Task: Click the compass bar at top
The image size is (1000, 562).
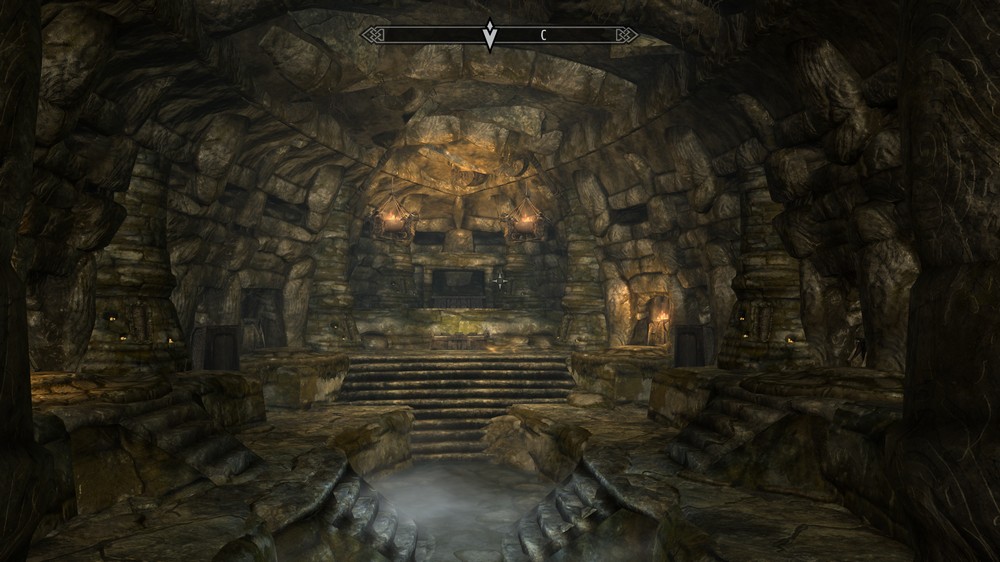Action: [499, 35]
